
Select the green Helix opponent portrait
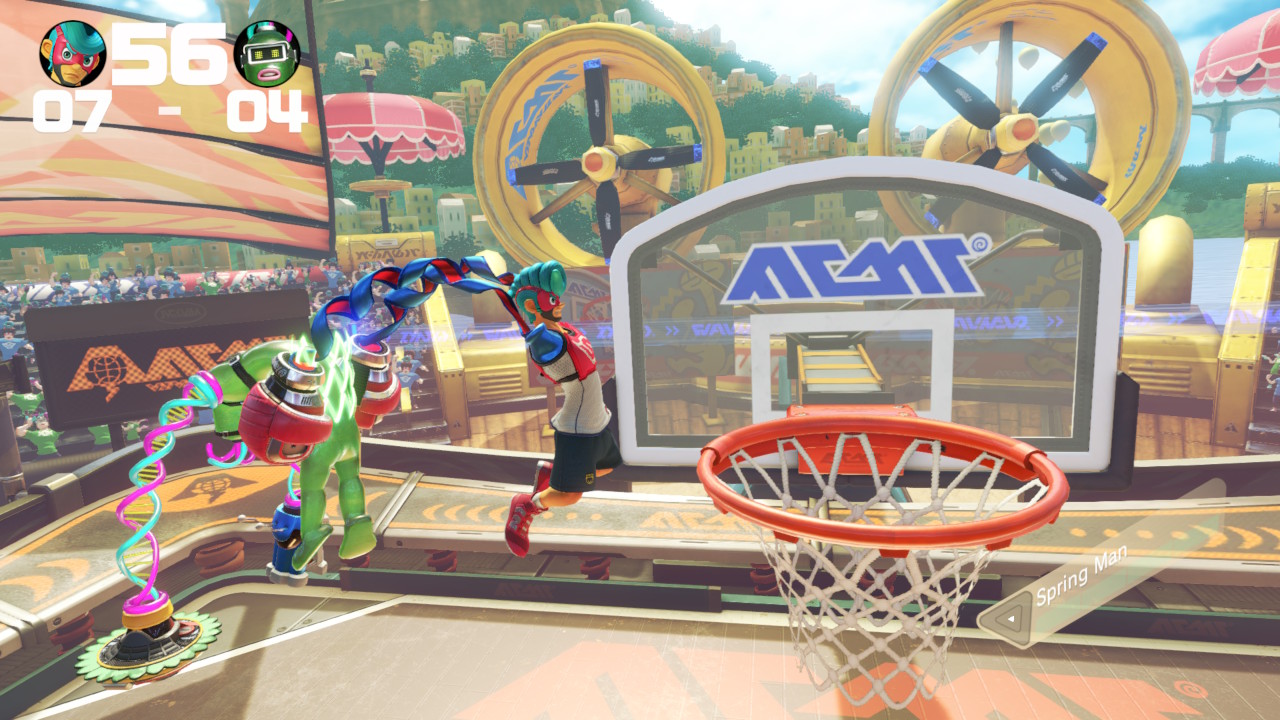click(267, 54)
